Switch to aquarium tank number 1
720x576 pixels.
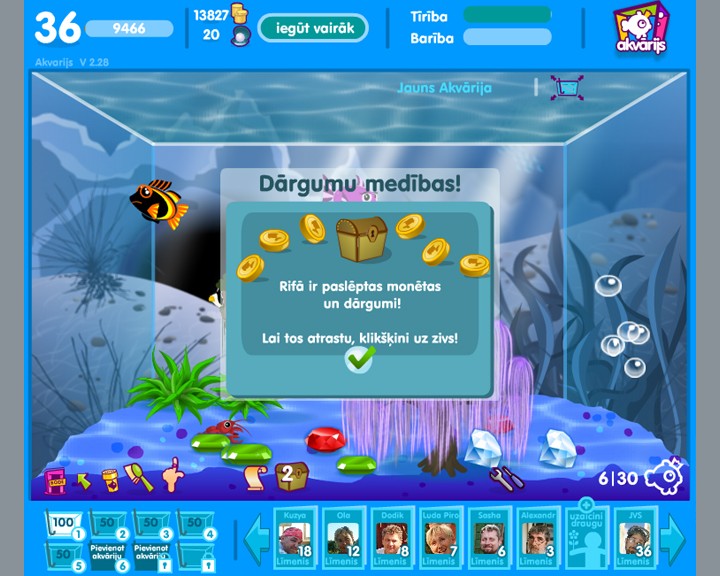coord(65,524)
